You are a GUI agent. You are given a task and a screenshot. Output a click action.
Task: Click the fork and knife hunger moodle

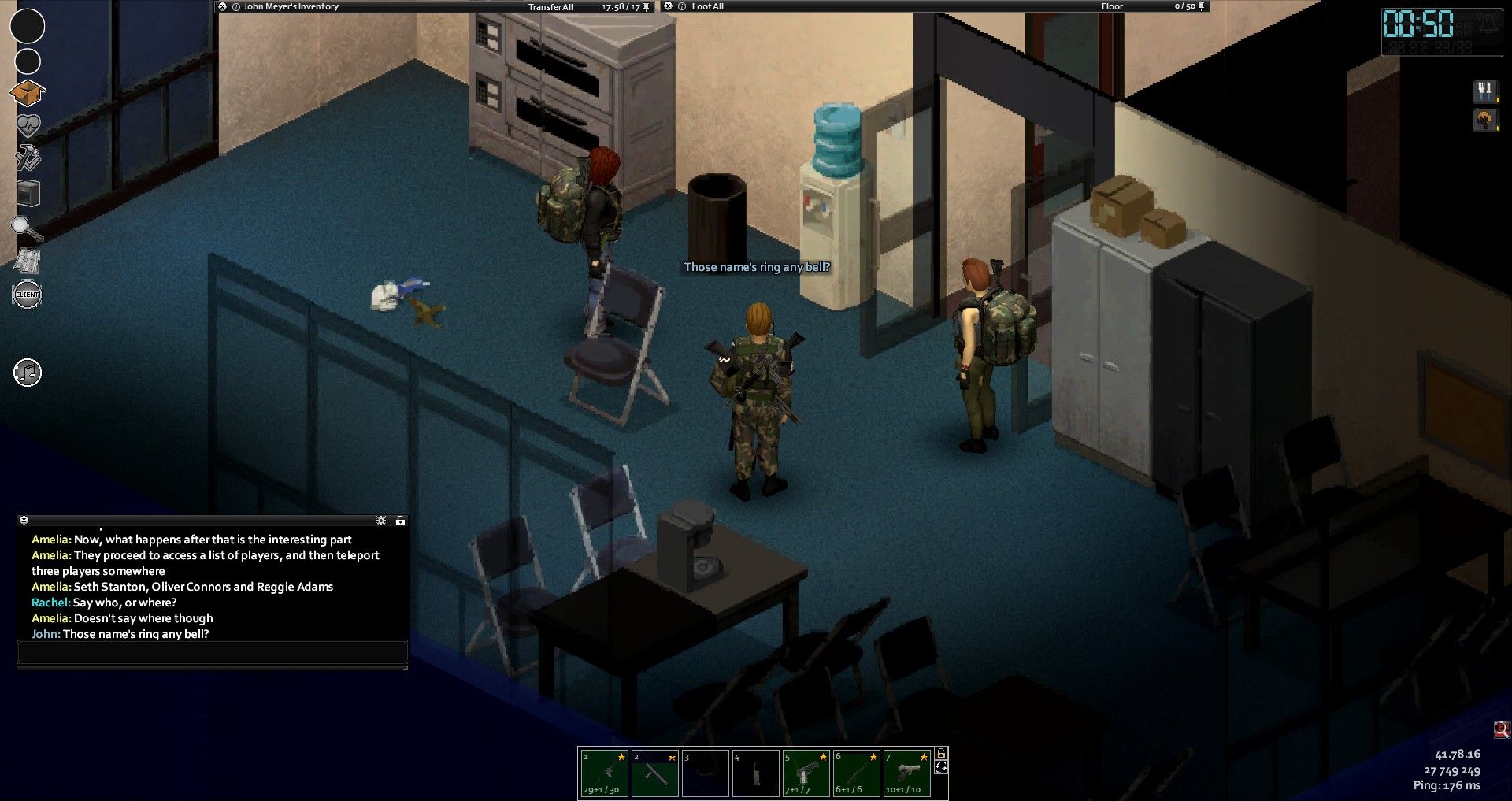[x=1485, y=91]
